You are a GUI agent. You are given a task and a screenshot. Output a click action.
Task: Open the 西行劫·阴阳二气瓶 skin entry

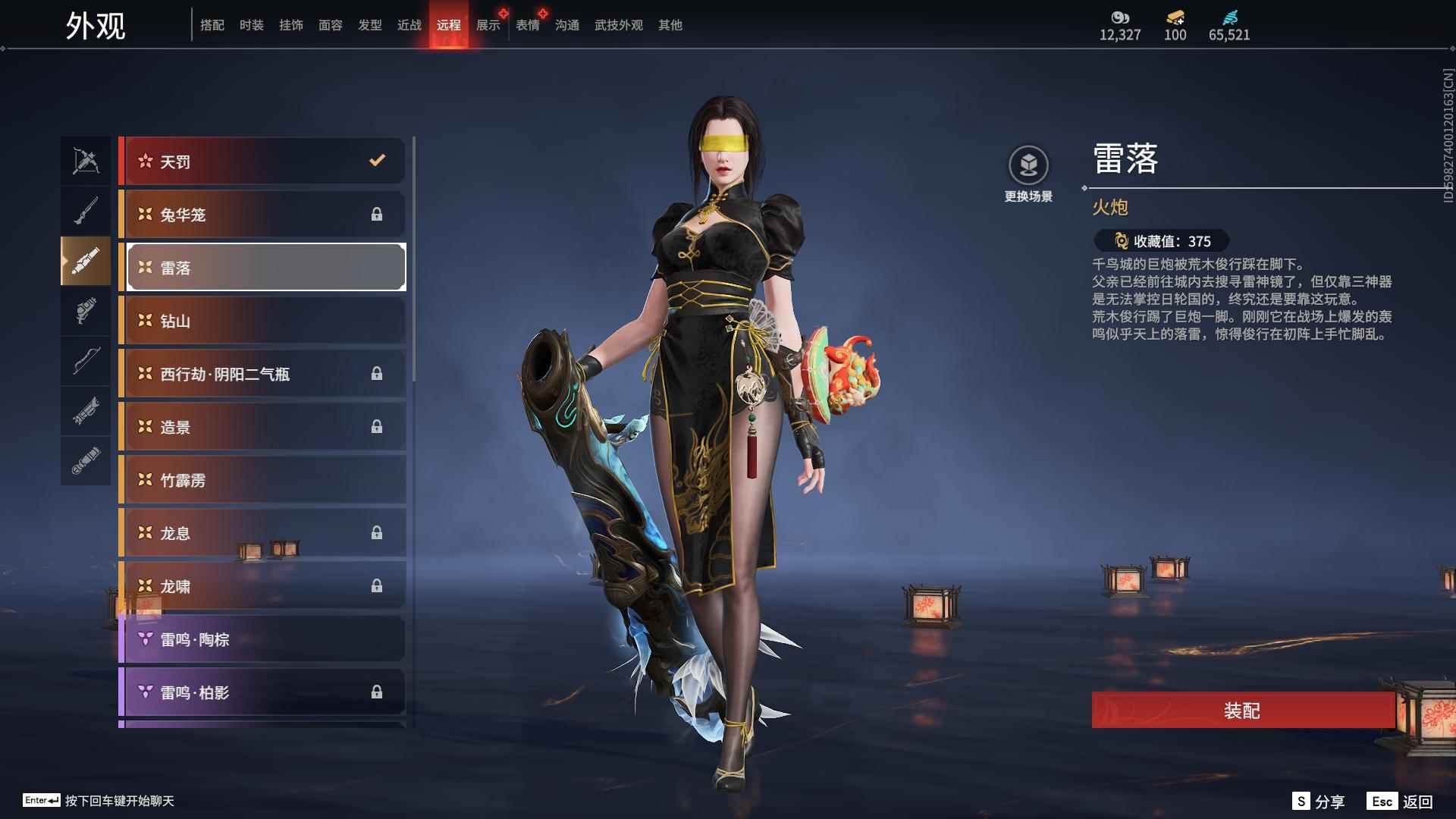point(262,373)
